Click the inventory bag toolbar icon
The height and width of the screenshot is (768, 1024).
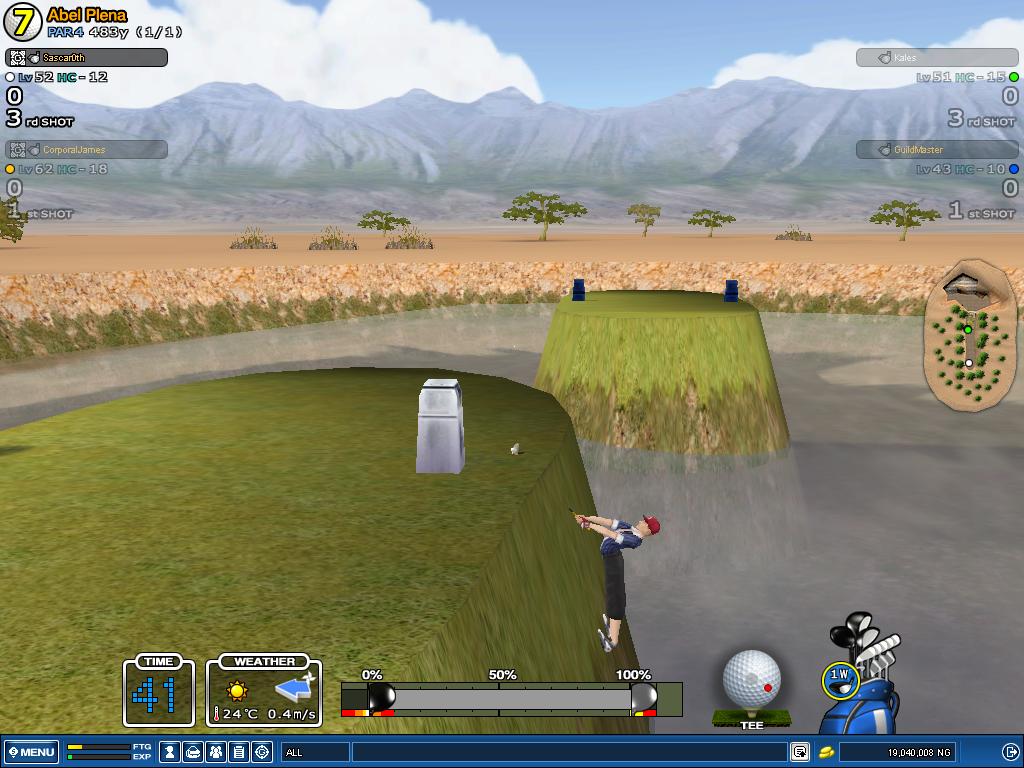(194, 752)
